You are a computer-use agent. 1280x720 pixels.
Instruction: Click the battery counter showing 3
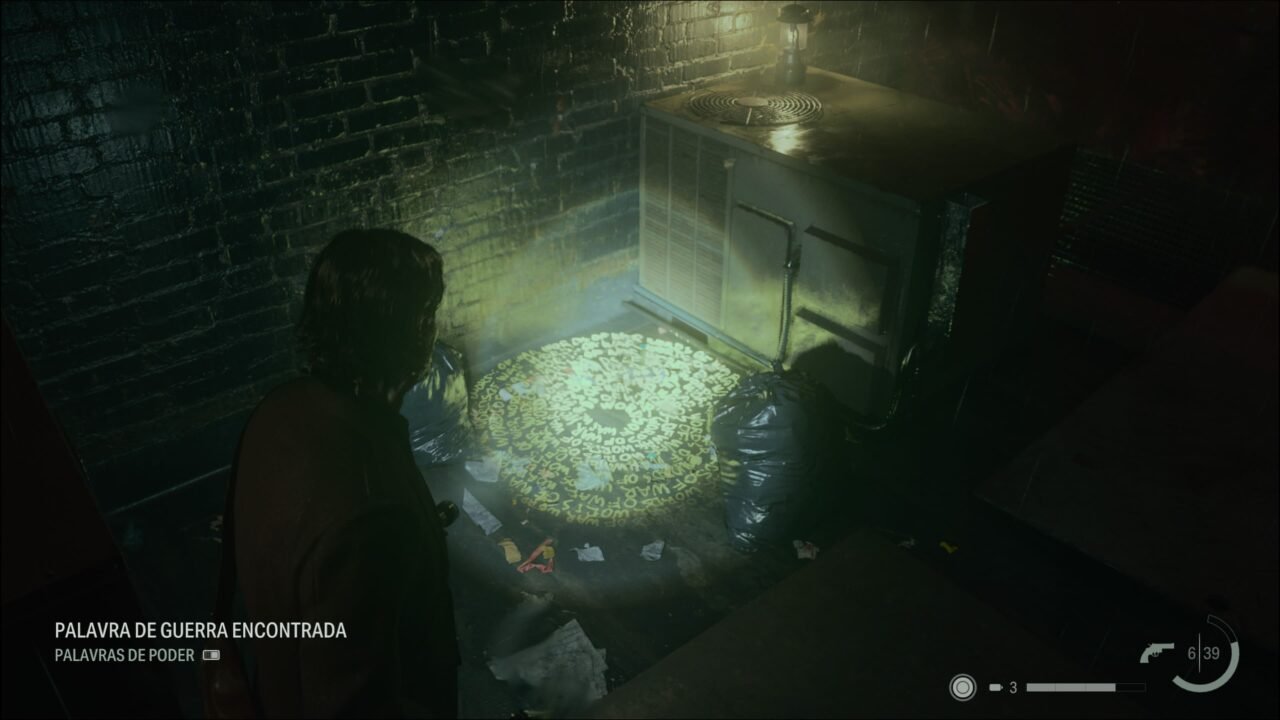[1012, 688]
